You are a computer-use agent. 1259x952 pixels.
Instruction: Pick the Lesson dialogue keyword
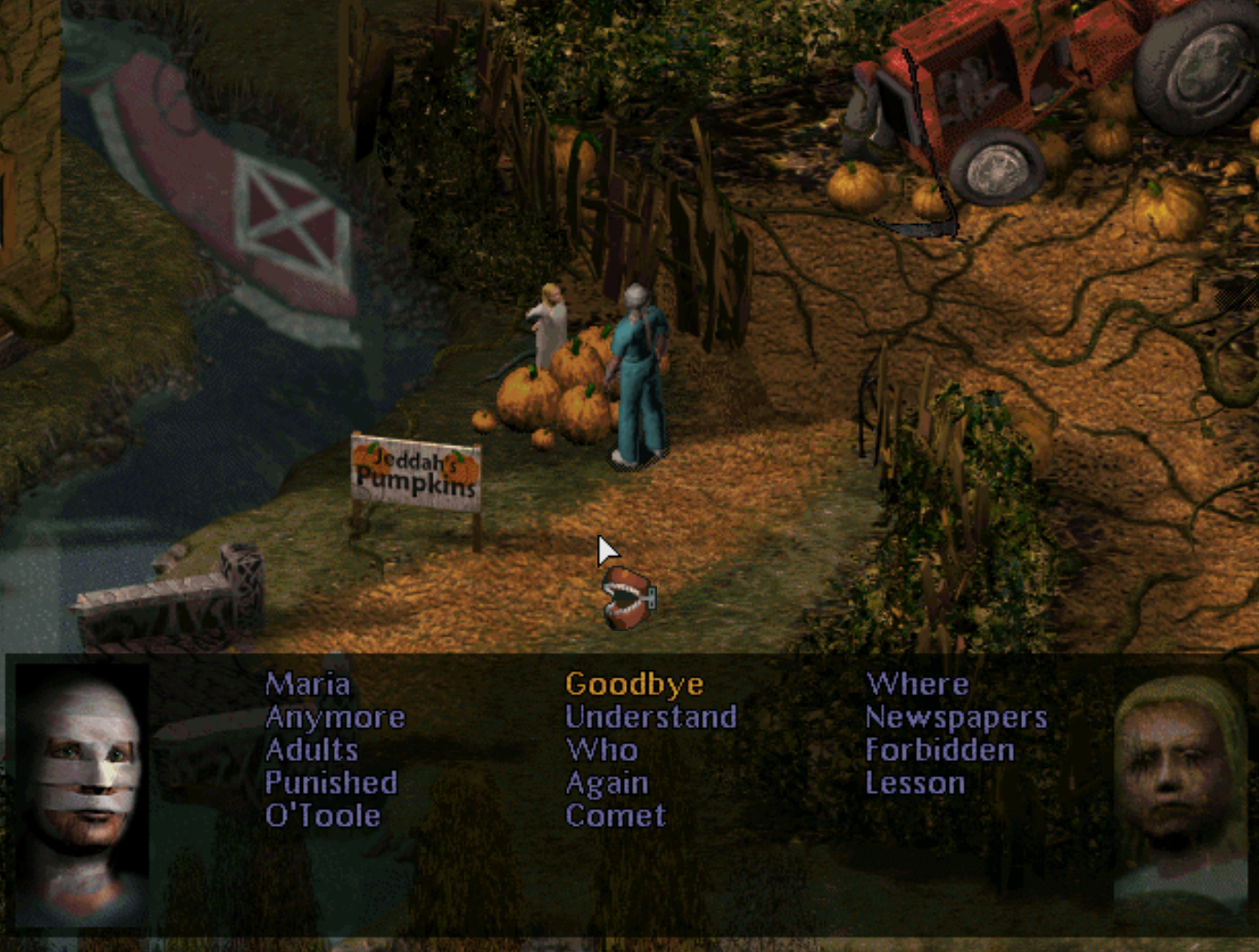coord(915,783)
